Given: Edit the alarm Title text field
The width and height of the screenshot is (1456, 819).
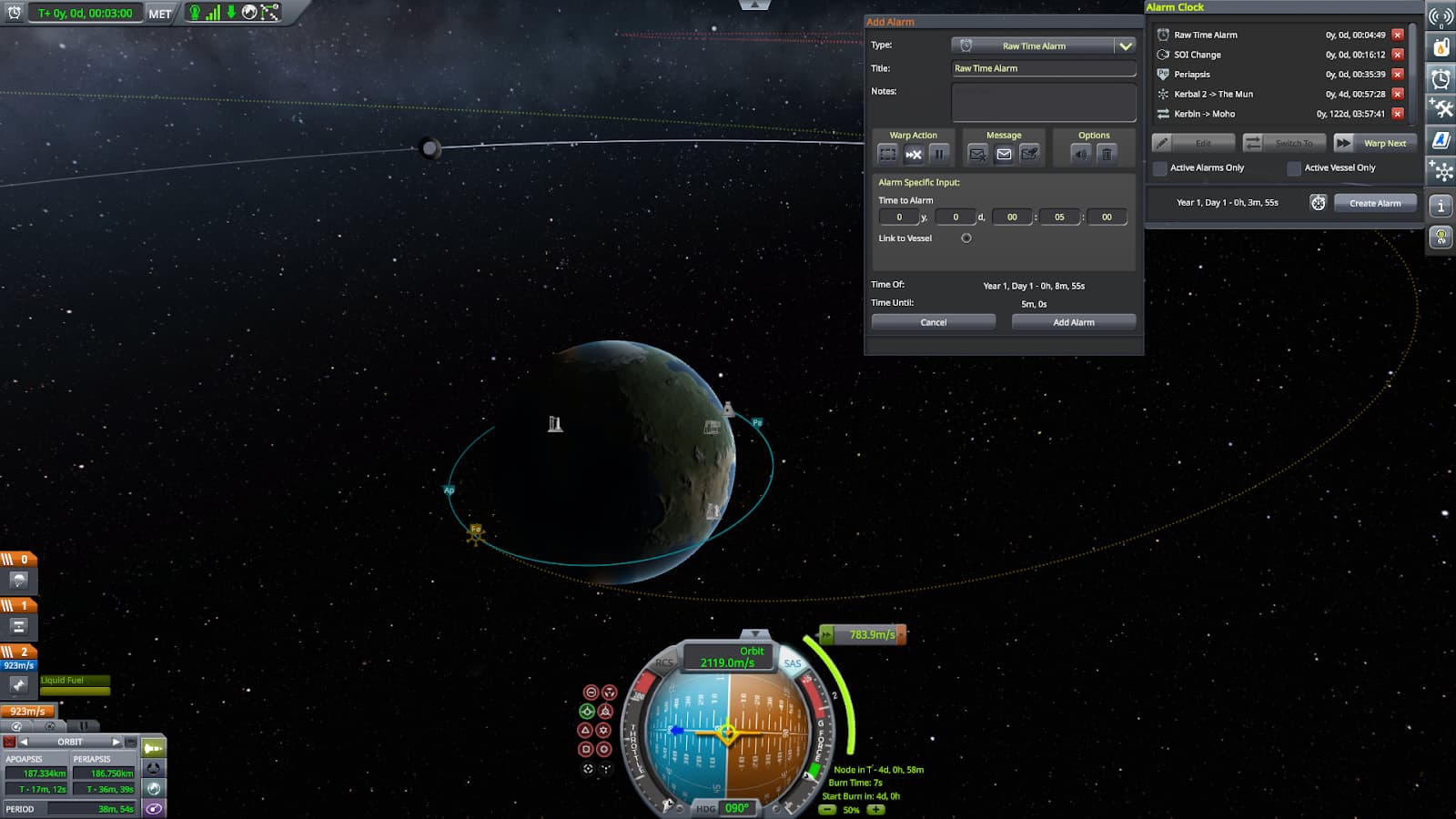Looking at the screenshot, I should 1043,68.
